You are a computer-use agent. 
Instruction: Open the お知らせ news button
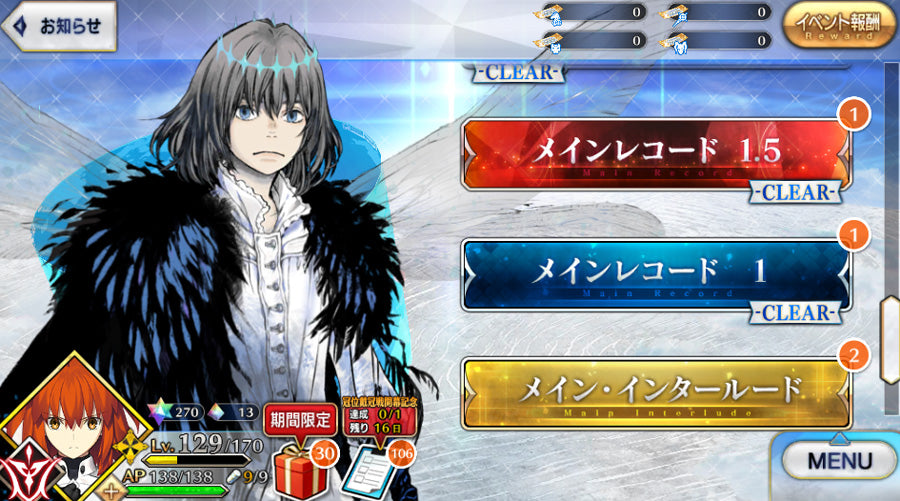click(60, 27)
